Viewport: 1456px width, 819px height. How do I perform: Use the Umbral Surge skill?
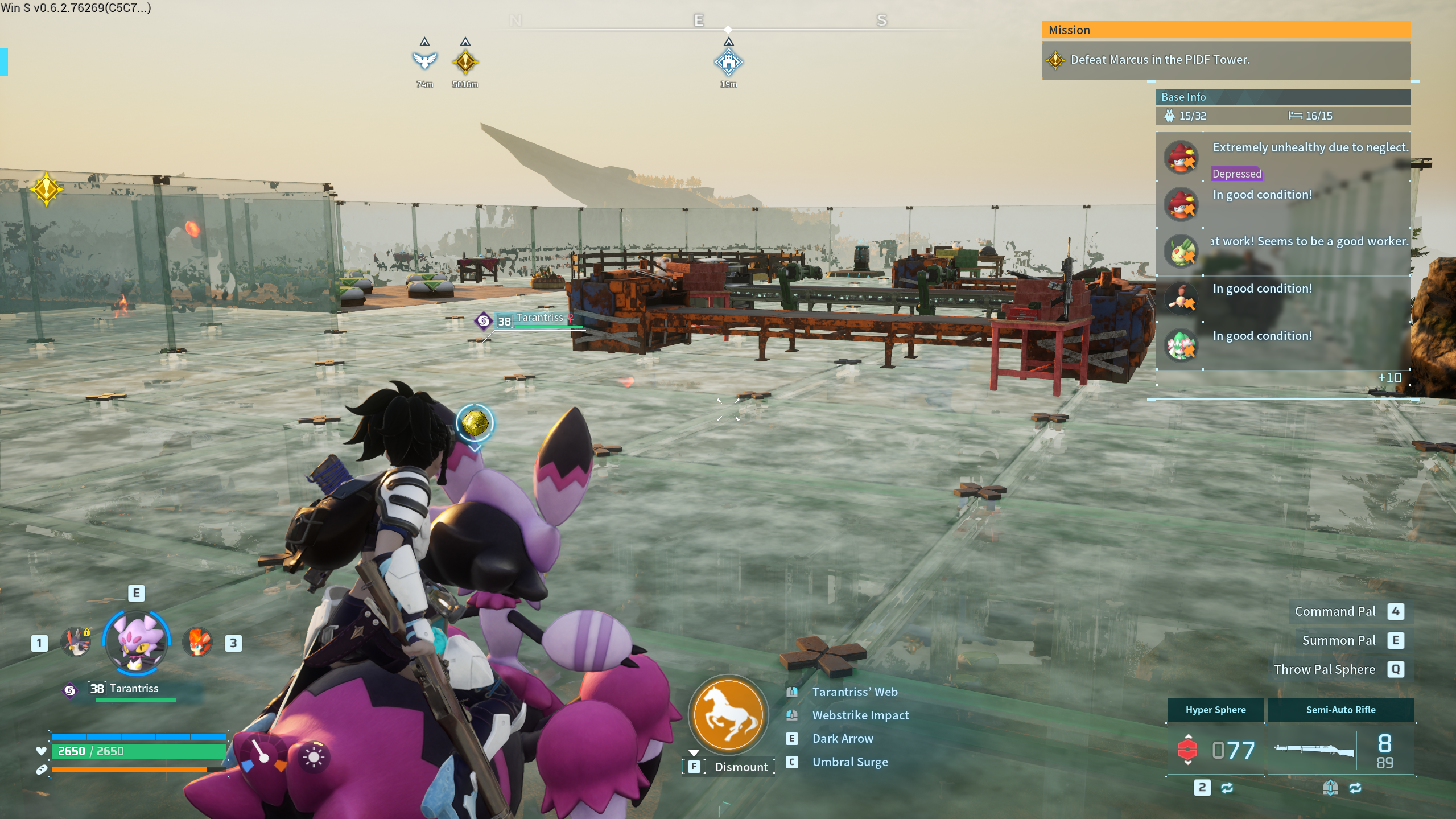click(849, 762)
